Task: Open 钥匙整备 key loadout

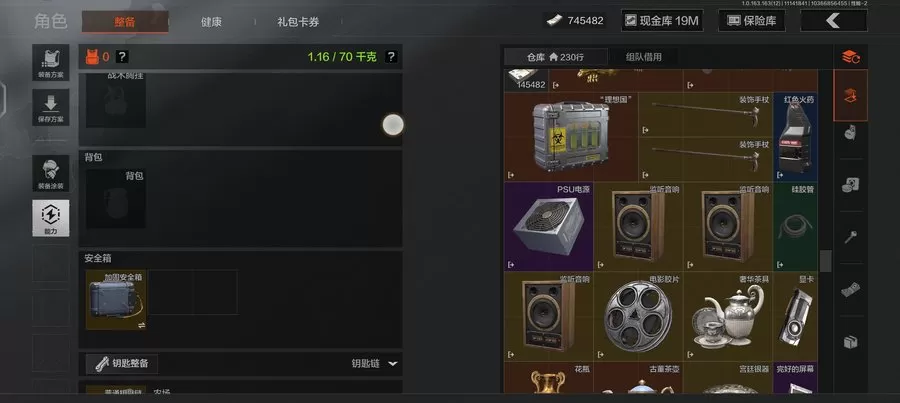Action: tap(122, 363)
